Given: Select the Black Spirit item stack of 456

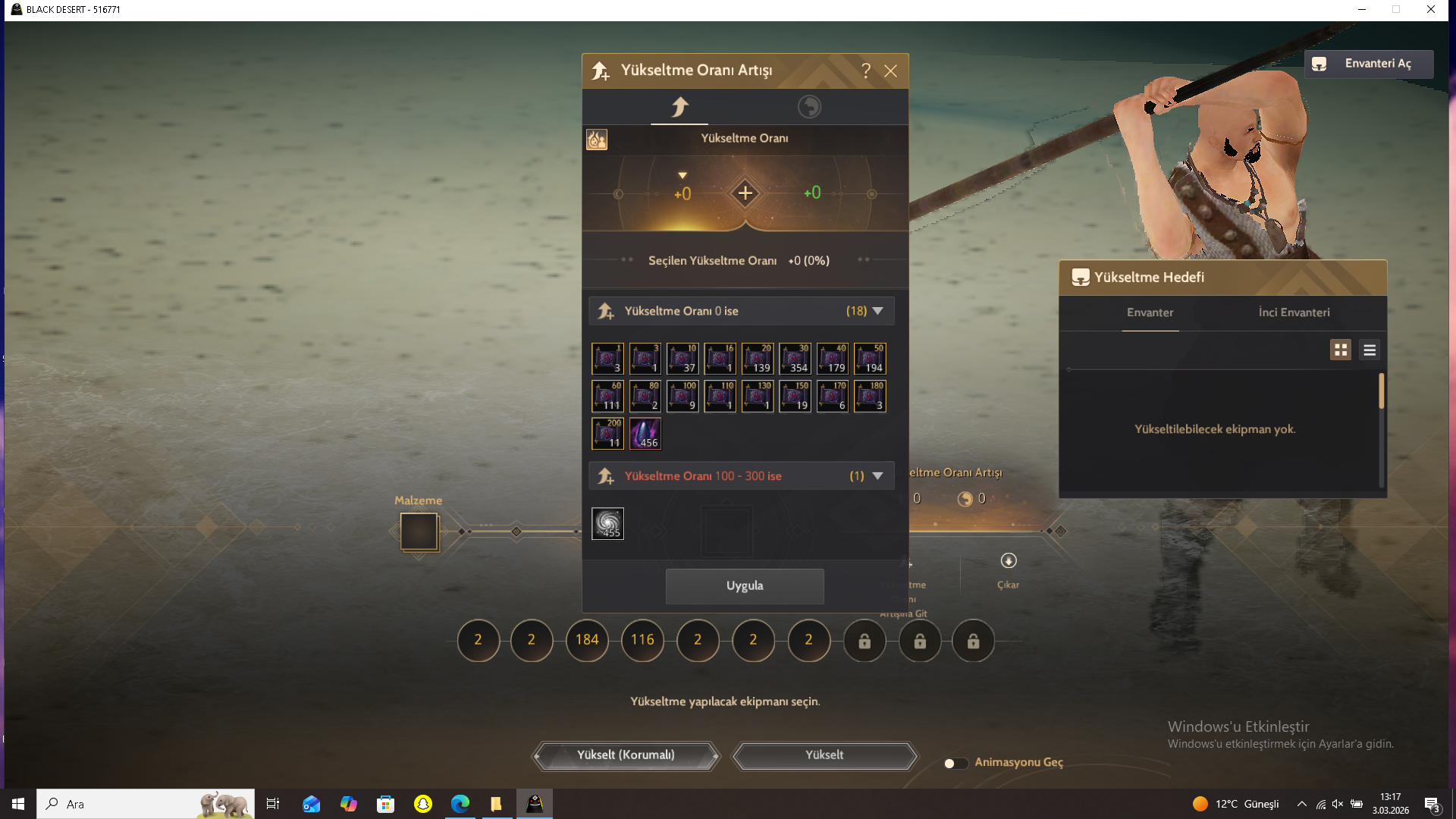Looking at the screenshot, I should pos(645,433).
